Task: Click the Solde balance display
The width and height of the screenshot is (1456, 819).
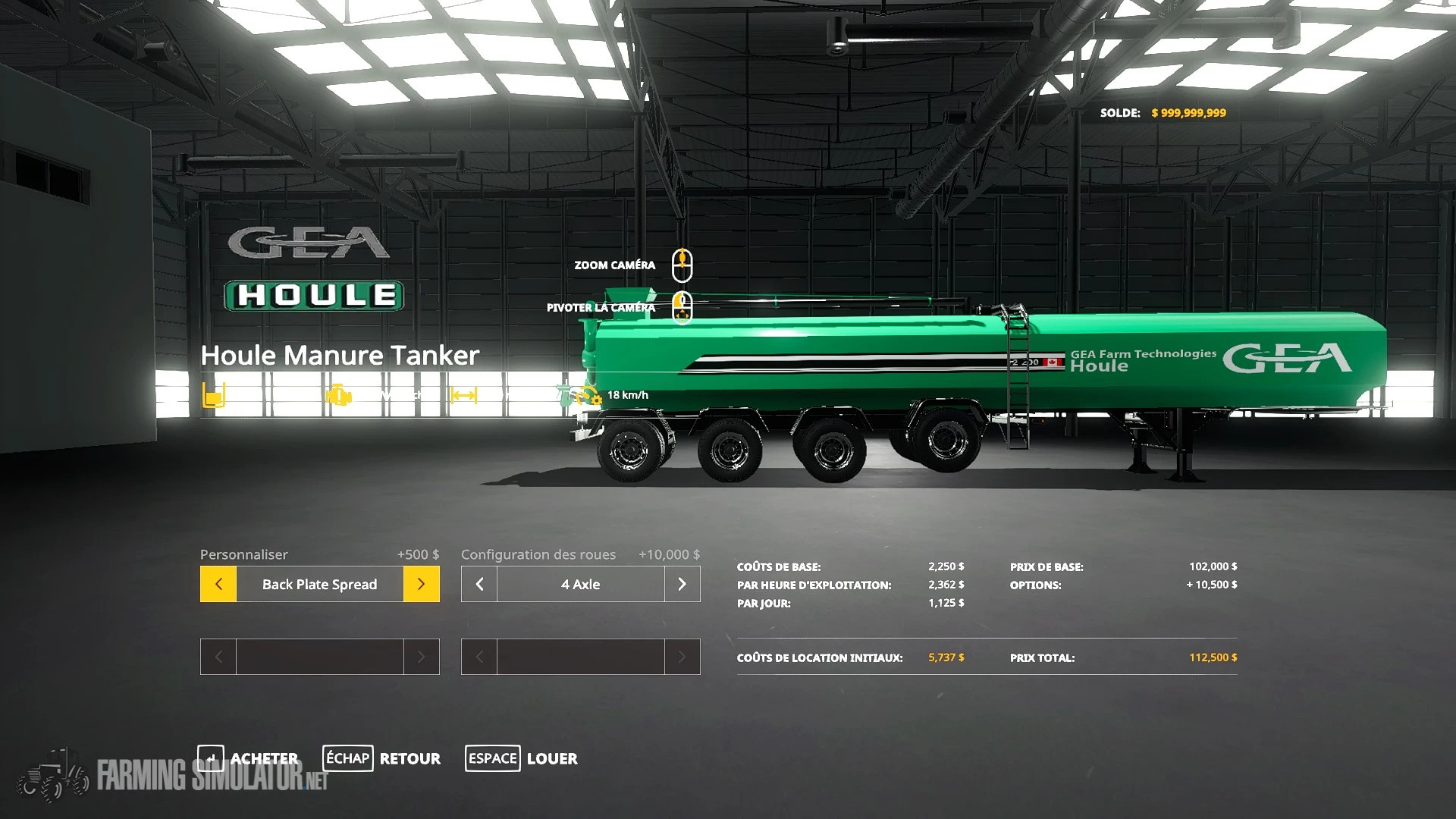Action: [1164, 112]
